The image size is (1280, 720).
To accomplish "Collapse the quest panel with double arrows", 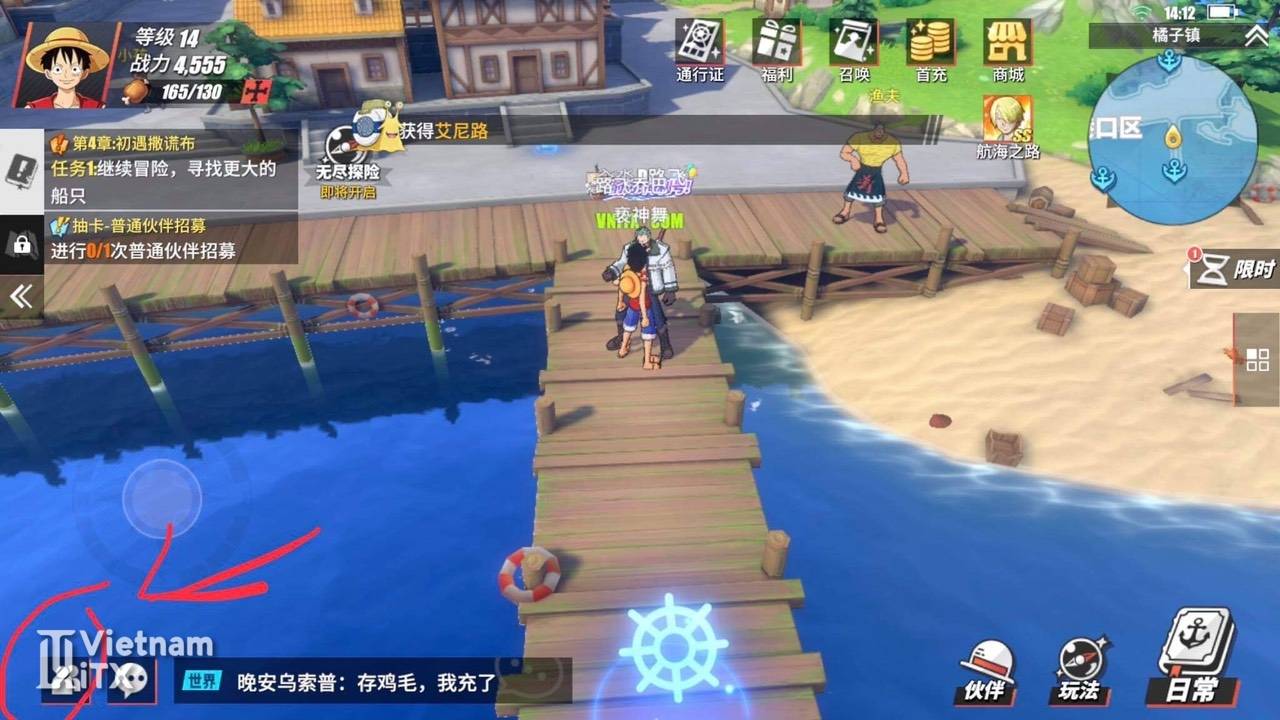I will (x=21, y=296).
